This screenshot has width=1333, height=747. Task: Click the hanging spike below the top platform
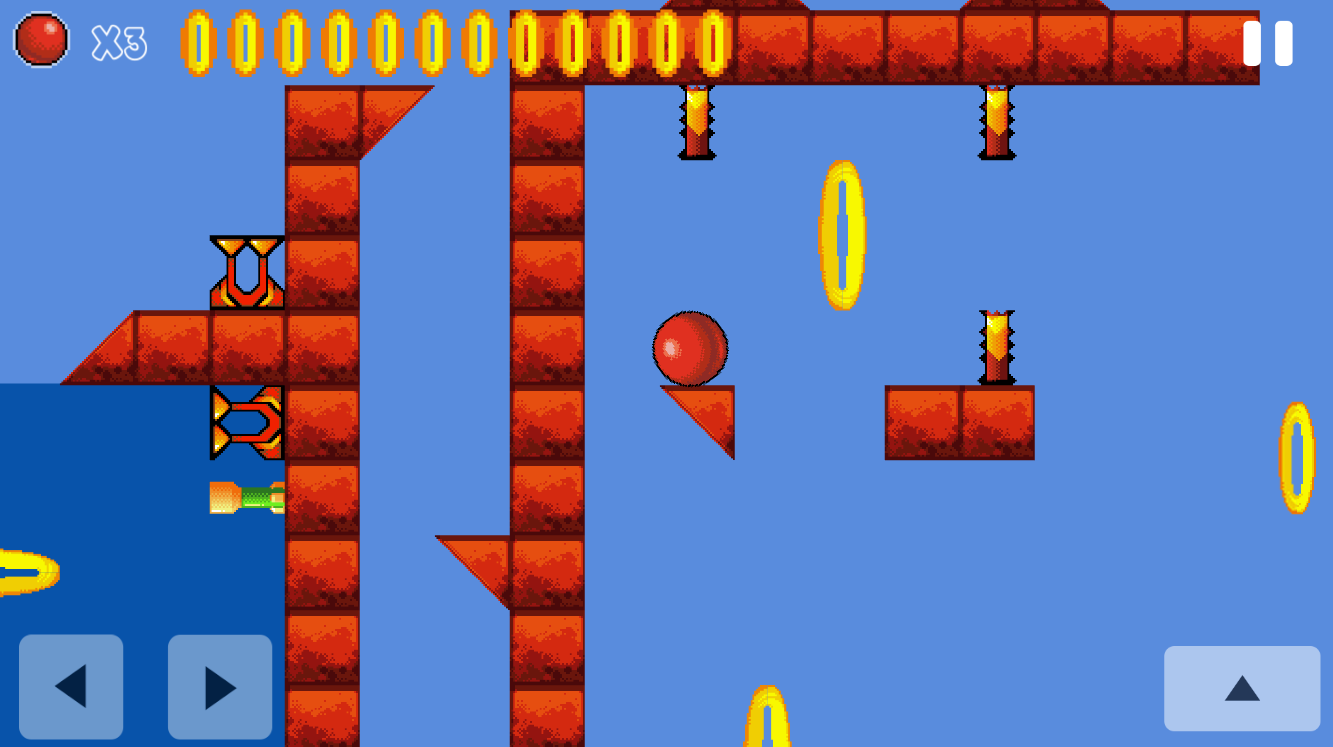[x=698, y=120]
